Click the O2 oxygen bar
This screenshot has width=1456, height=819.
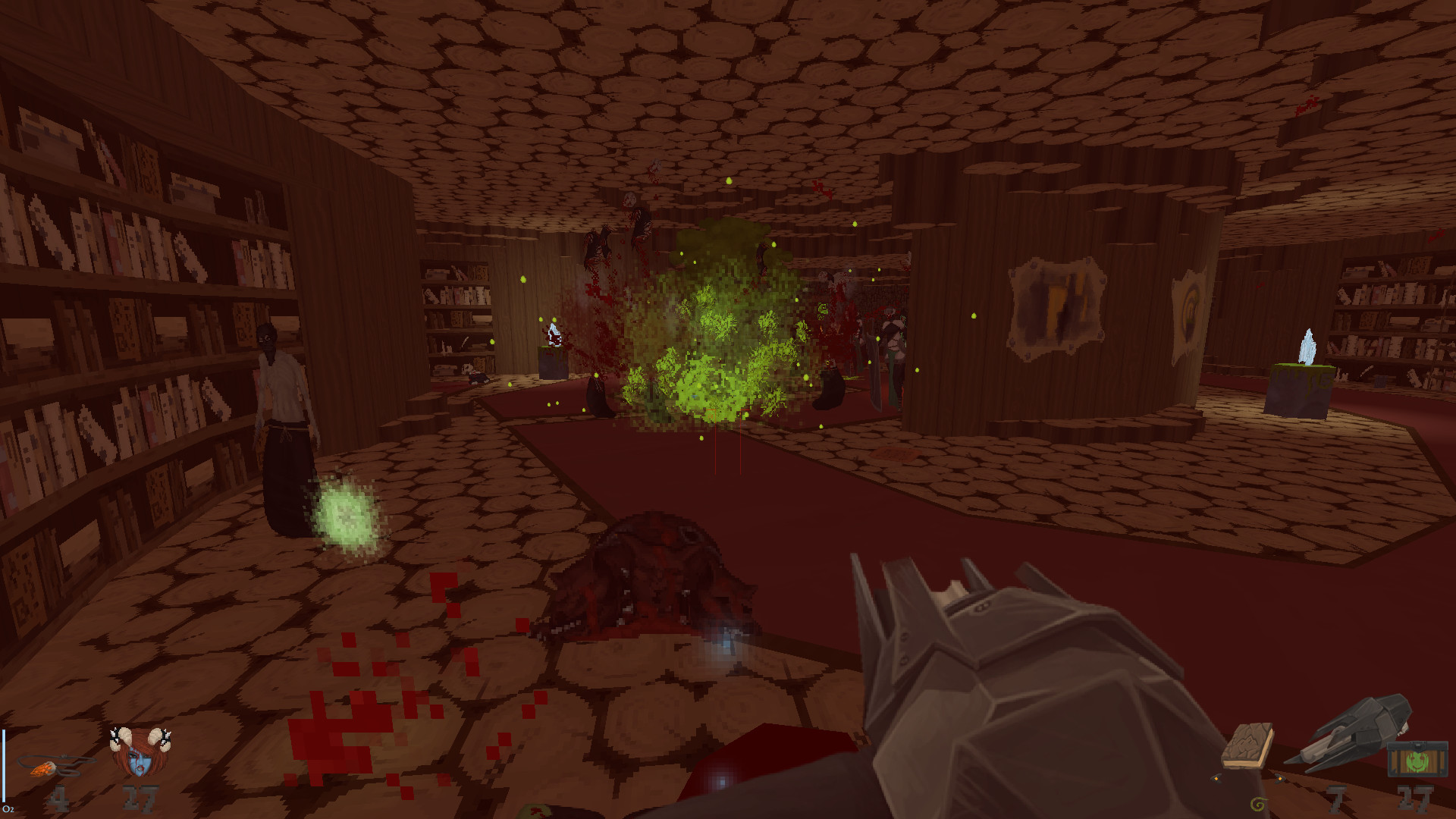(5, 765)
